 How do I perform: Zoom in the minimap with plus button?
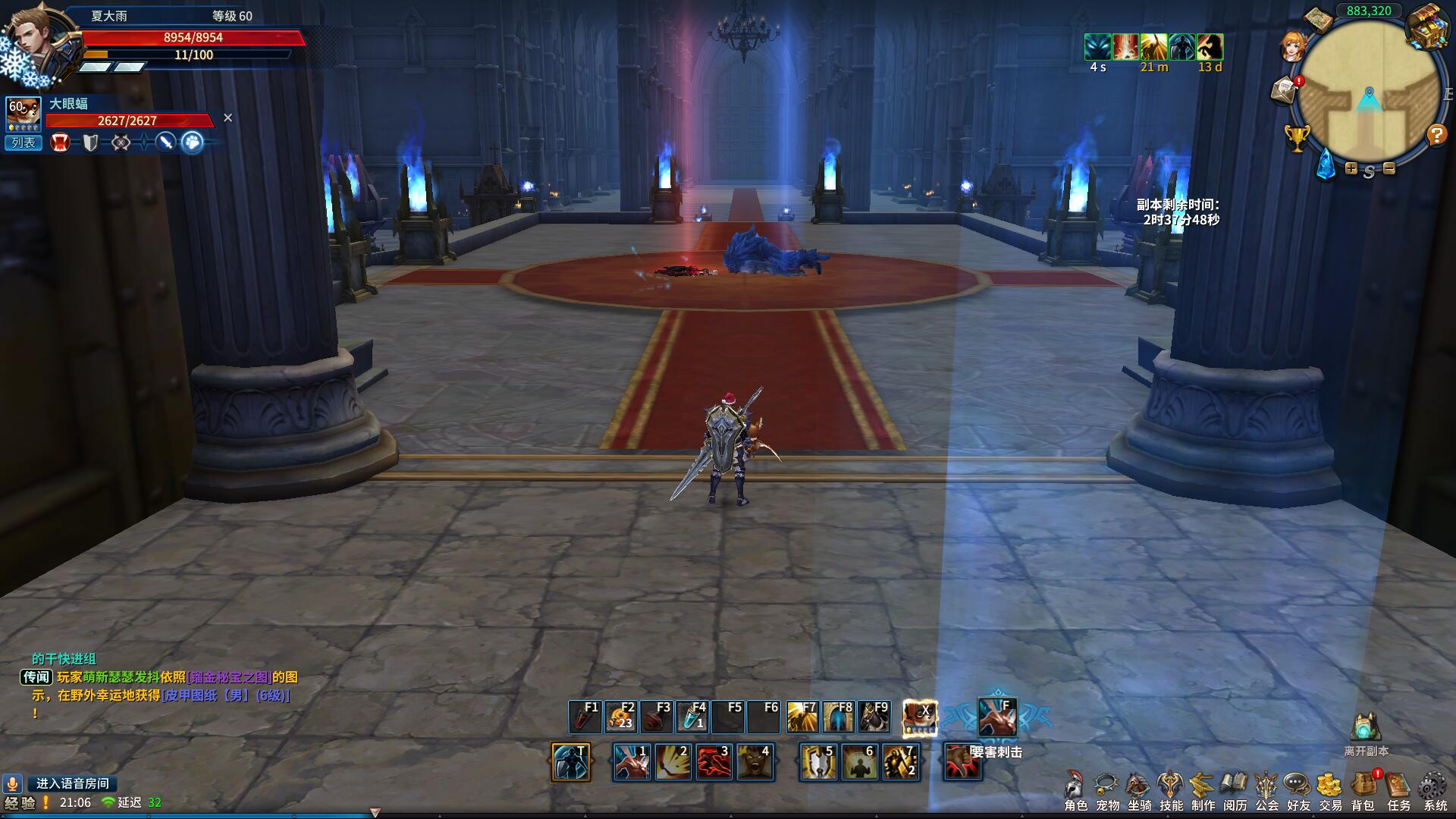(1351, 168)
